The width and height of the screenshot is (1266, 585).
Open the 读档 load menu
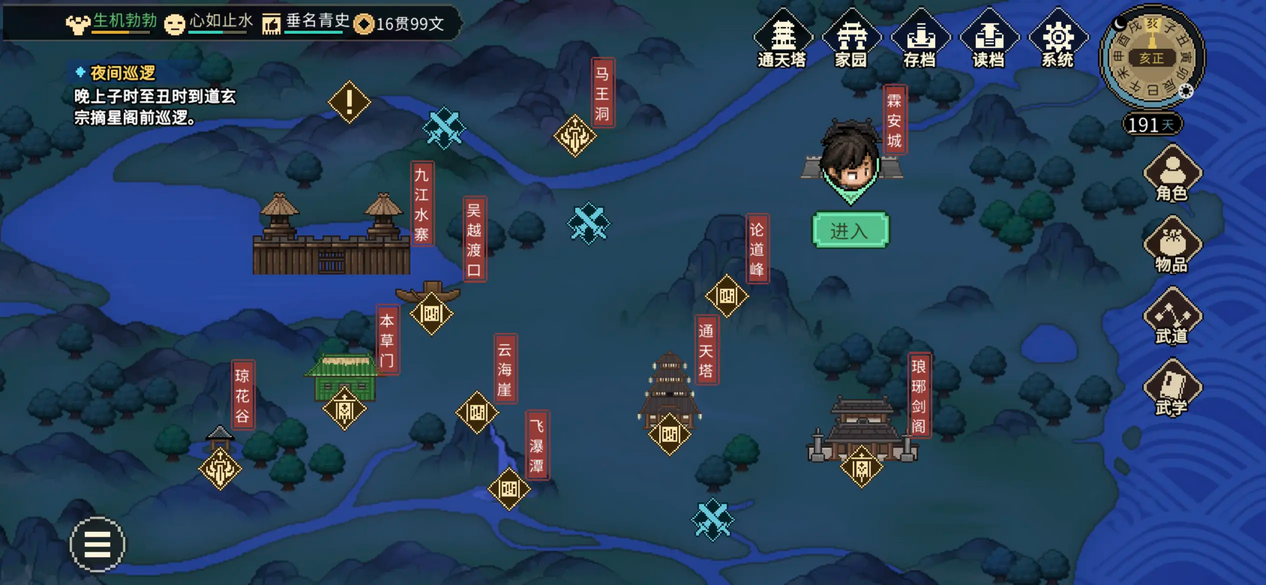pyautogui.click(x=988, y=38)
